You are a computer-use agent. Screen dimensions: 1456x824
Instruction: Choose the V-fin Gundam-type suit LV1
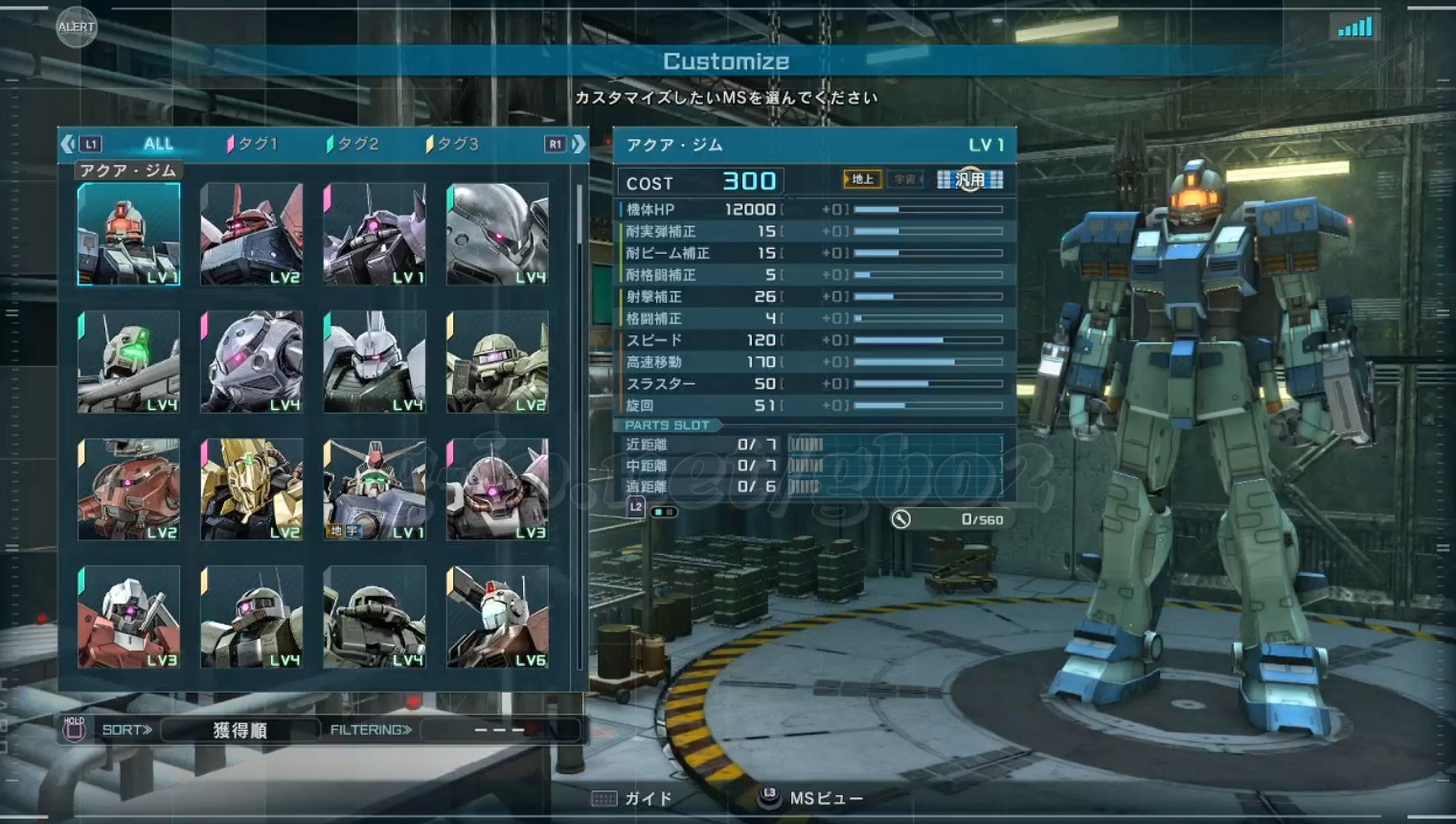[x=375, y=490]
